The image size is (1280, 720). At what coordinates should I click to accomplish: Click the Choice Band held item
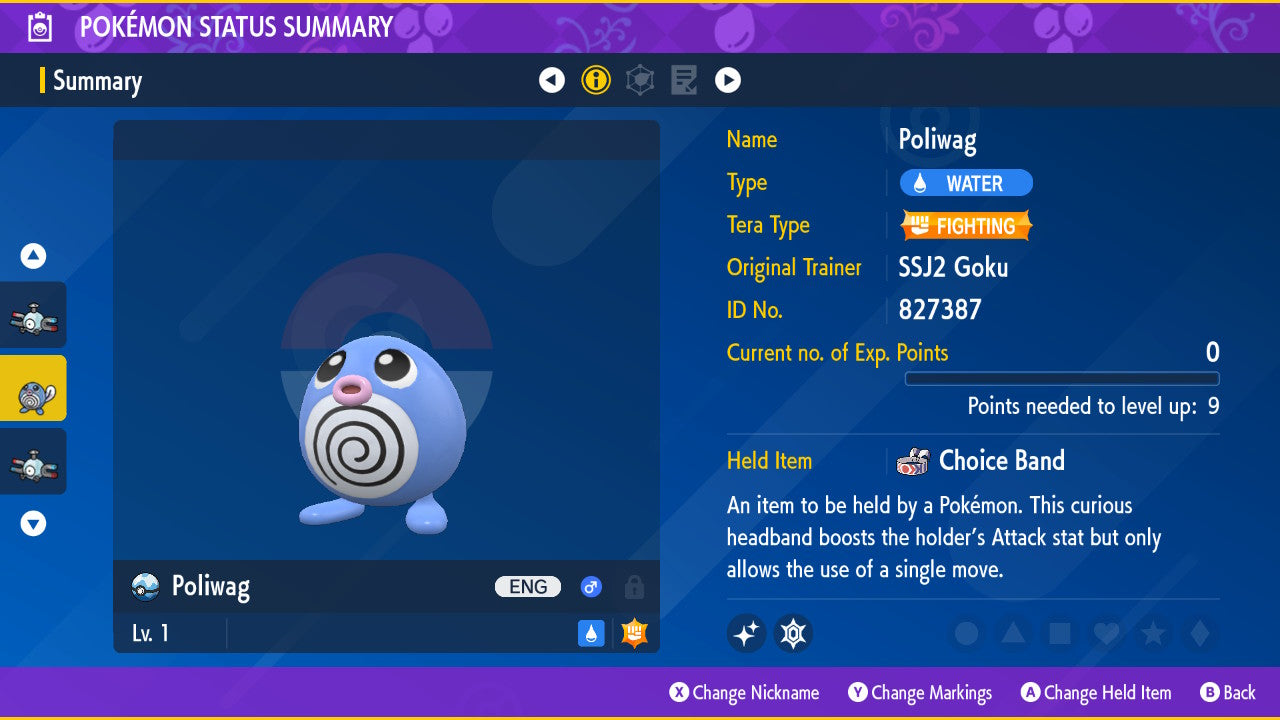1000,461
